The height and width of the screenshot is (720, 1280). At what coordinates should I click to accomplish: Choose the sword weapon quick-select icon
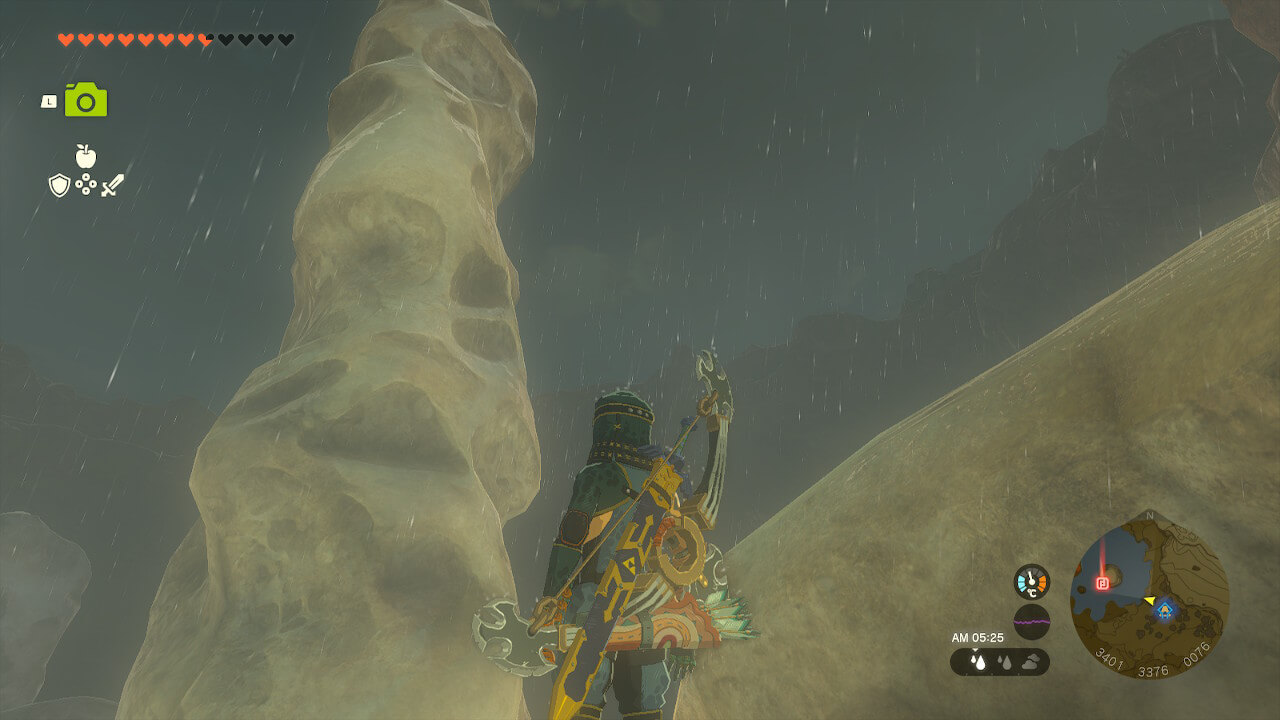coord(112,185)
